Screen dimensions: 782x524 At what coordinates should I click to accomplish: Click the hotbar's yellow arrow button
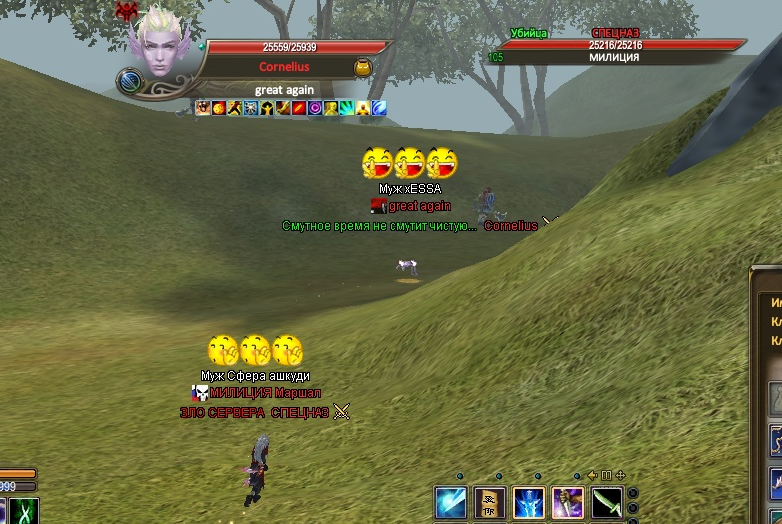(x=592, y=475)
